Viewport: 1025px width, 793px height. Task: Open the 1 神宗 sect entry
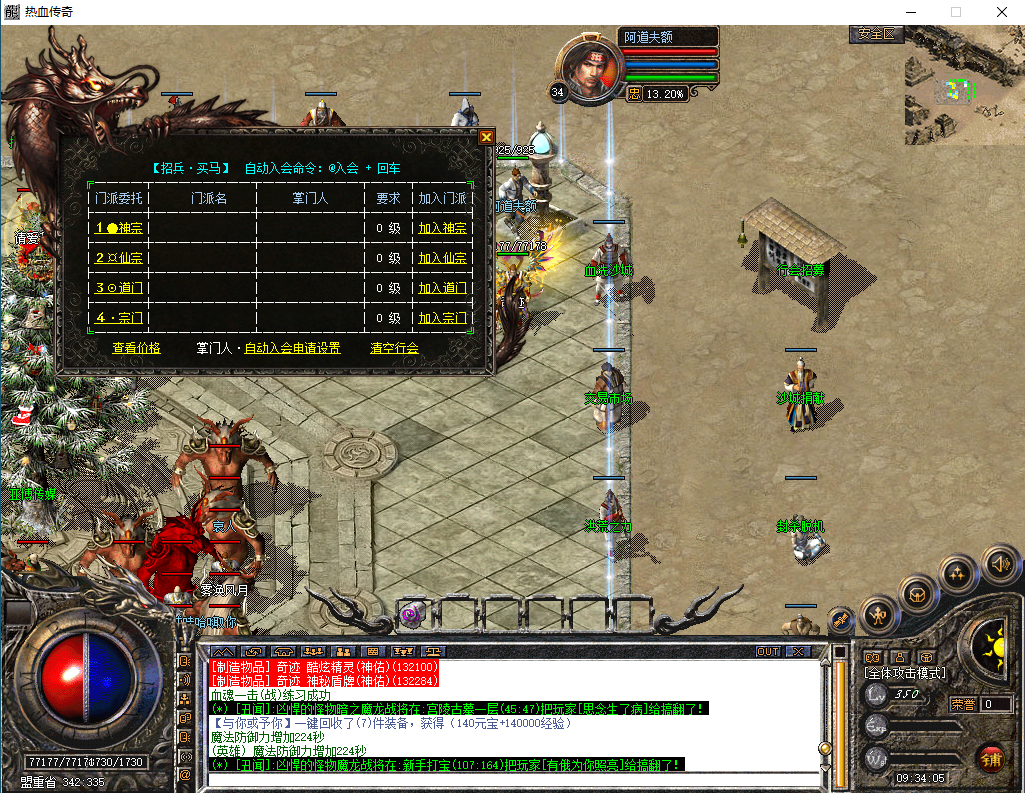(119, 228)
